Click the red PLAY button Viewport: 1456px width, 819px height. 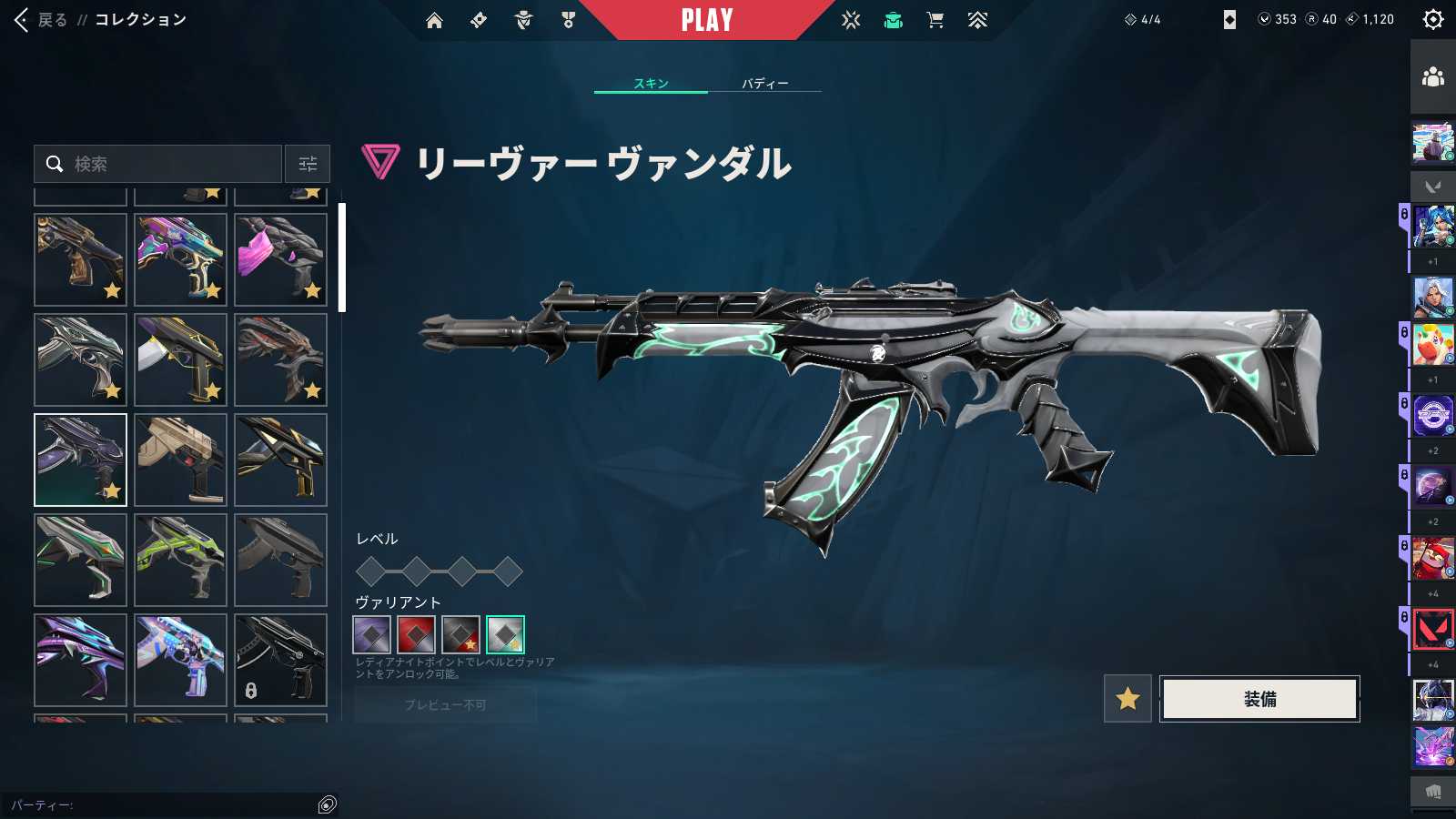pyautogui.click(x=707, y=20)
